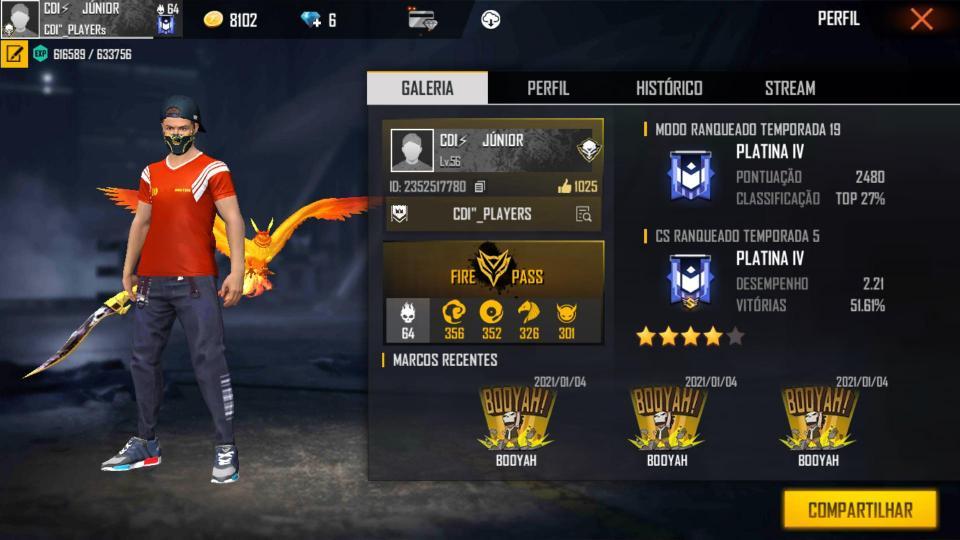This screenshot has height=540, width=960.
Task: Click the Compartilhar button
Action: [860, 510]
